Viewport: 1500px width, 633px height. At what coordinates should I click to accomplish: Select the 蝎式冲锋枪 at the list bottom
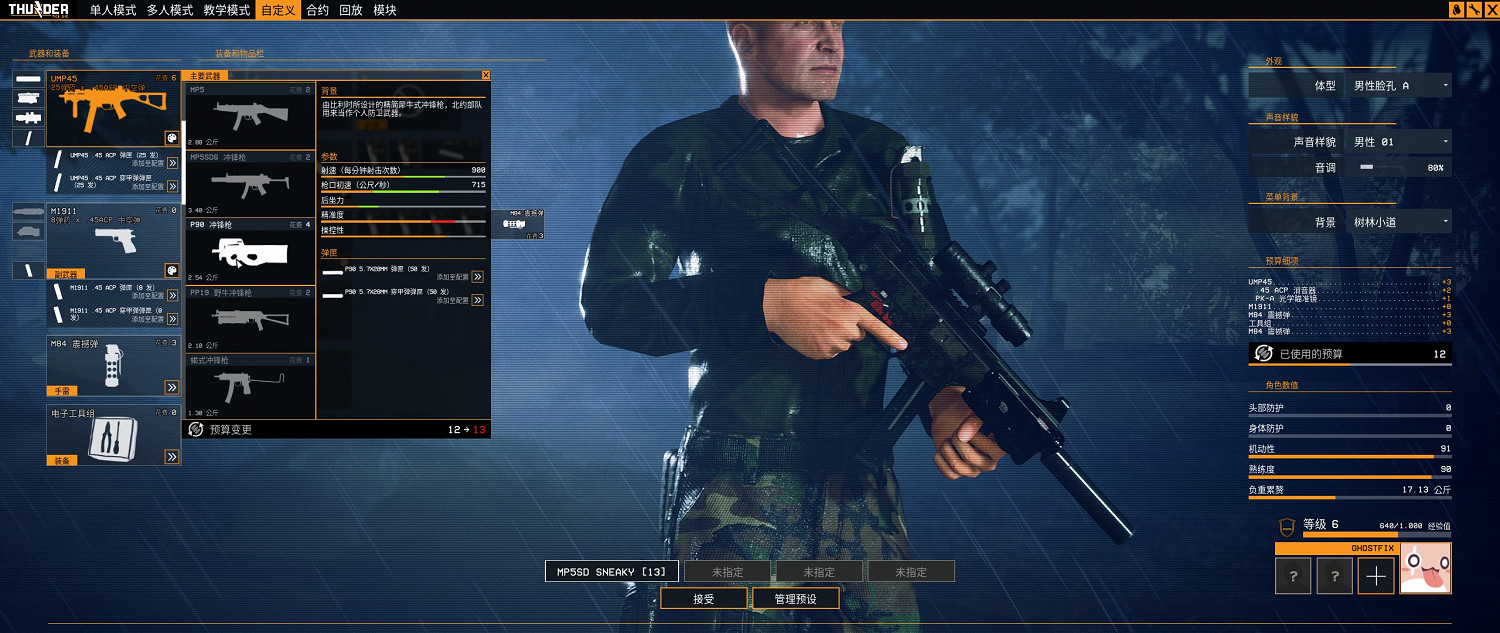coord(250,385)
